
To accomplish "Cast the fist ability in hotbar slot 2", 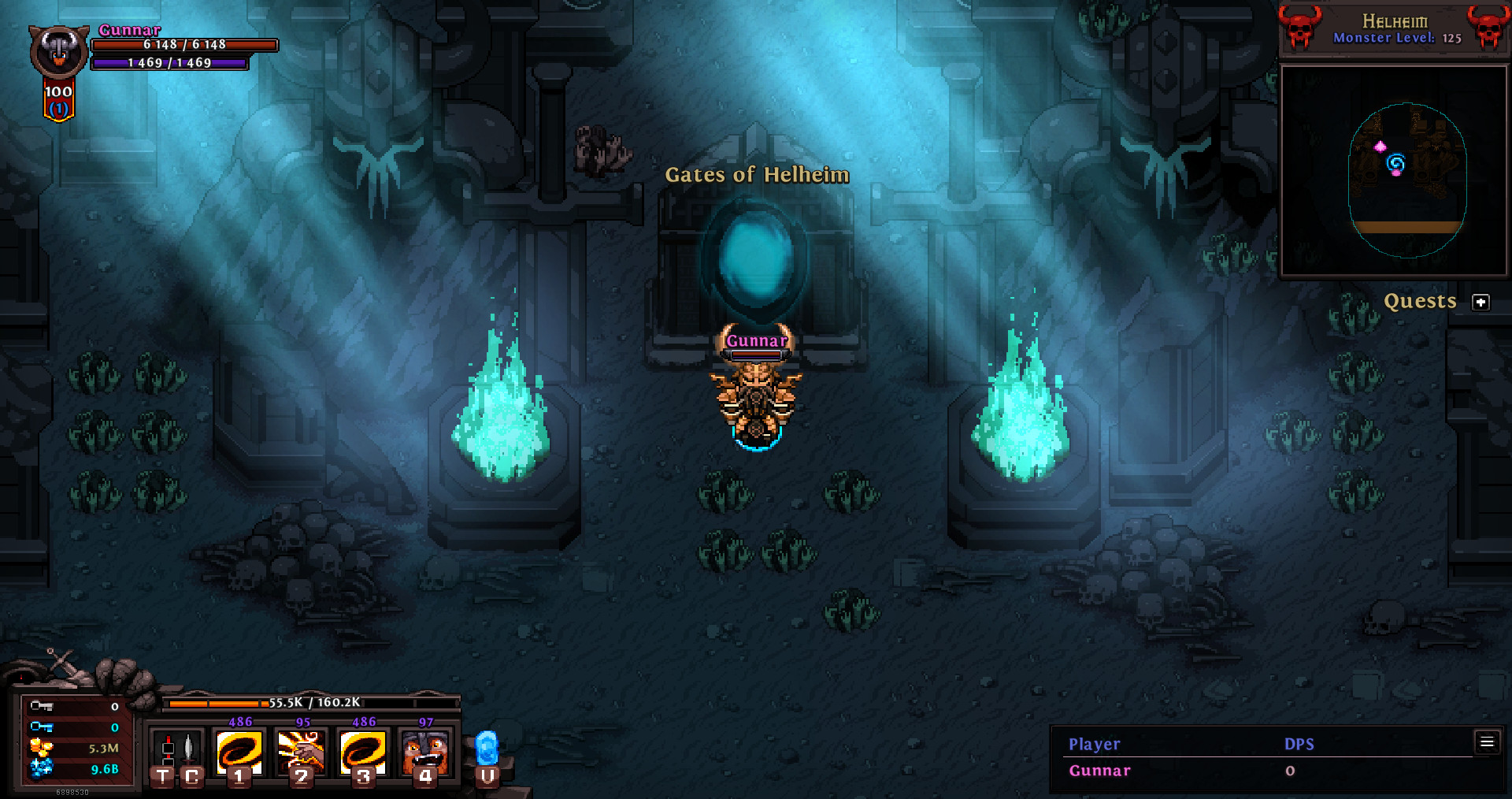I will point(302,754).
